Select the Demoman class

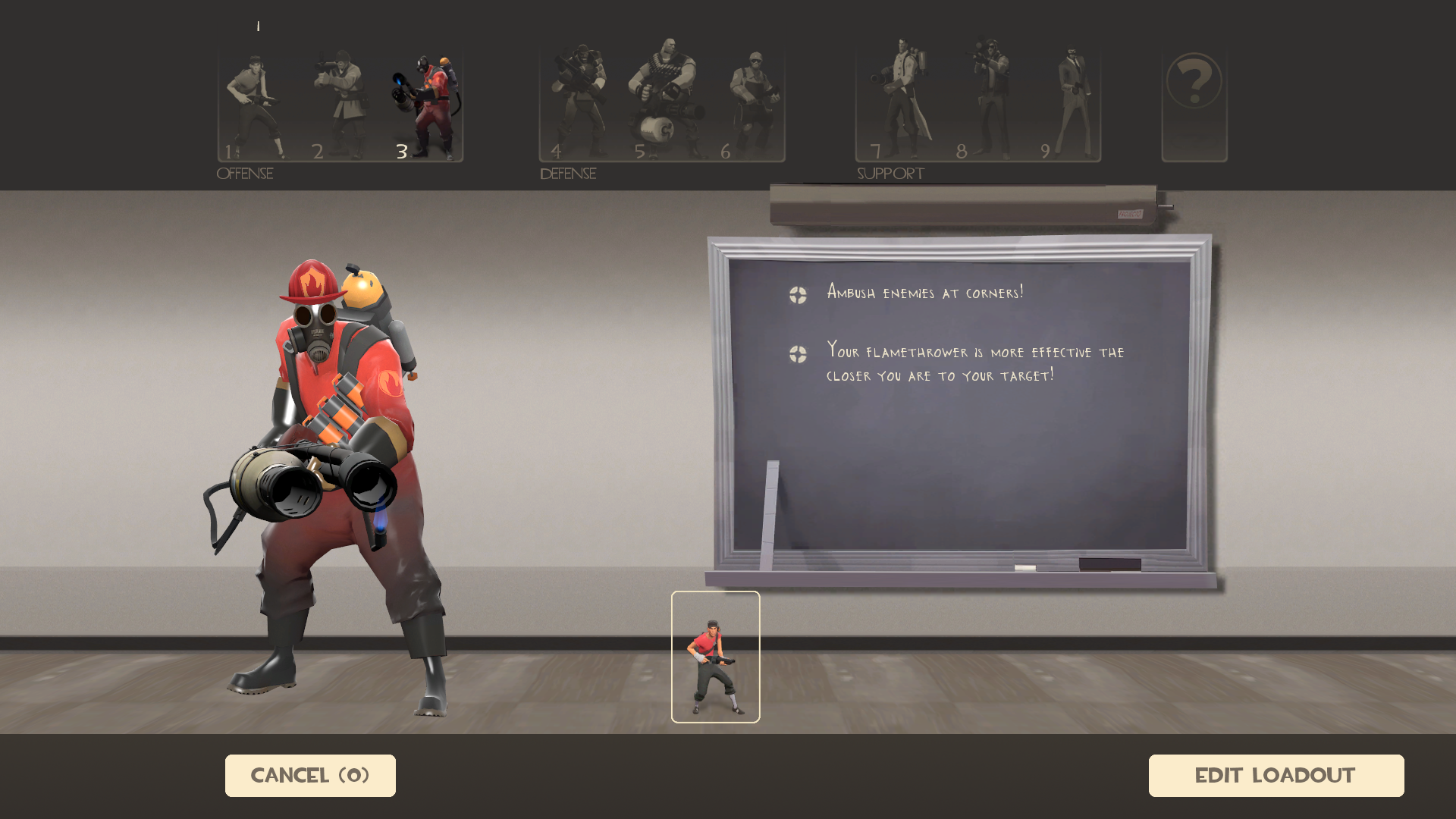(578, 105)
